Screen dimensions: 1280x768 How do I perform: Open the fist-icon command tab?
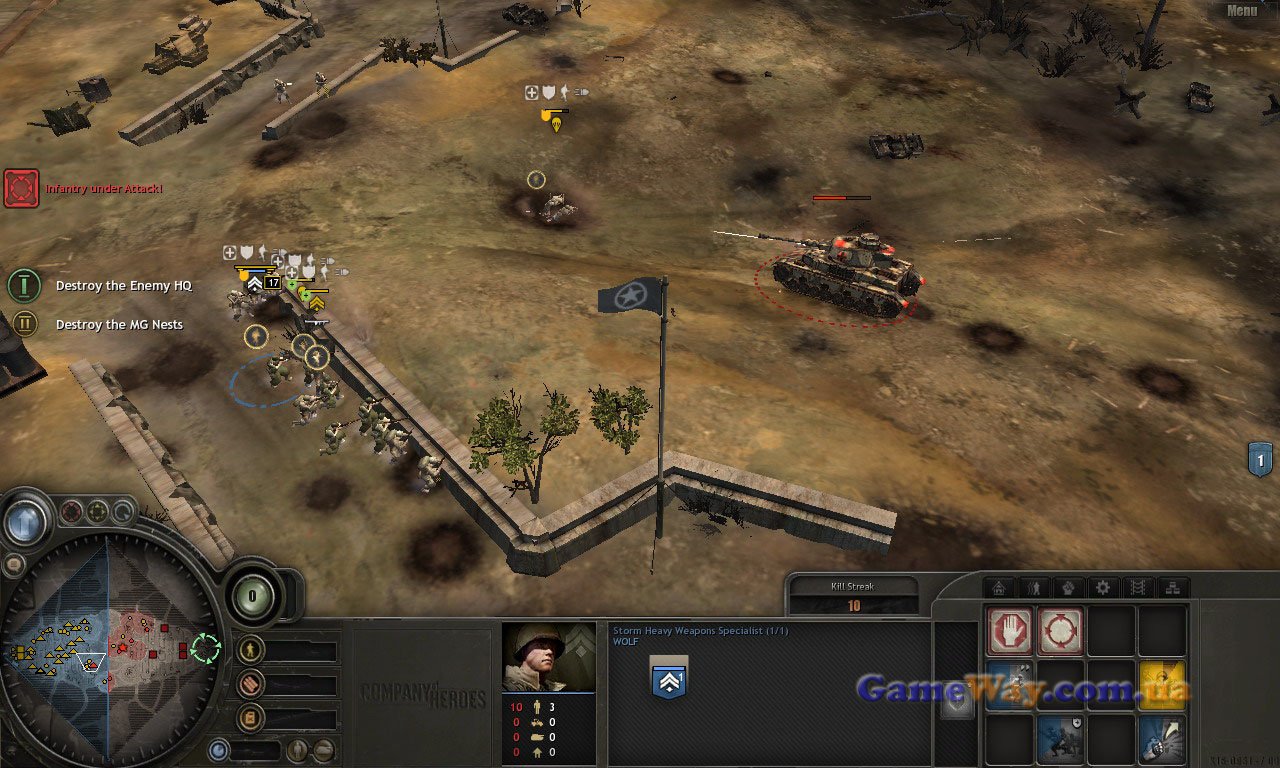(1068, 588)
